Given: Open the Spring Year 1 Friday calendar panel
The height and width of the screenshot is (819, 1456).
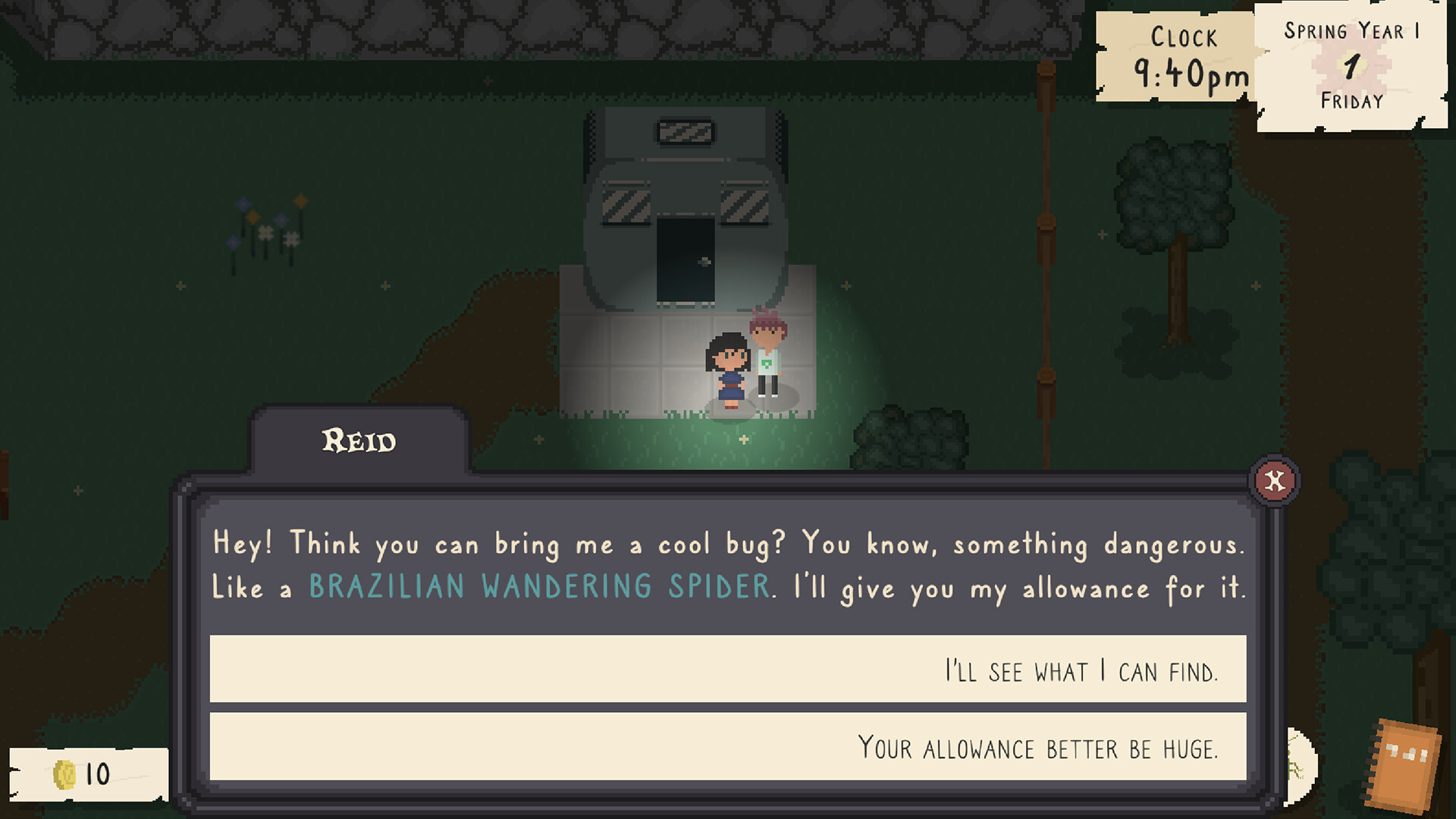Looking at the screenshot, I should (1351, 64).
